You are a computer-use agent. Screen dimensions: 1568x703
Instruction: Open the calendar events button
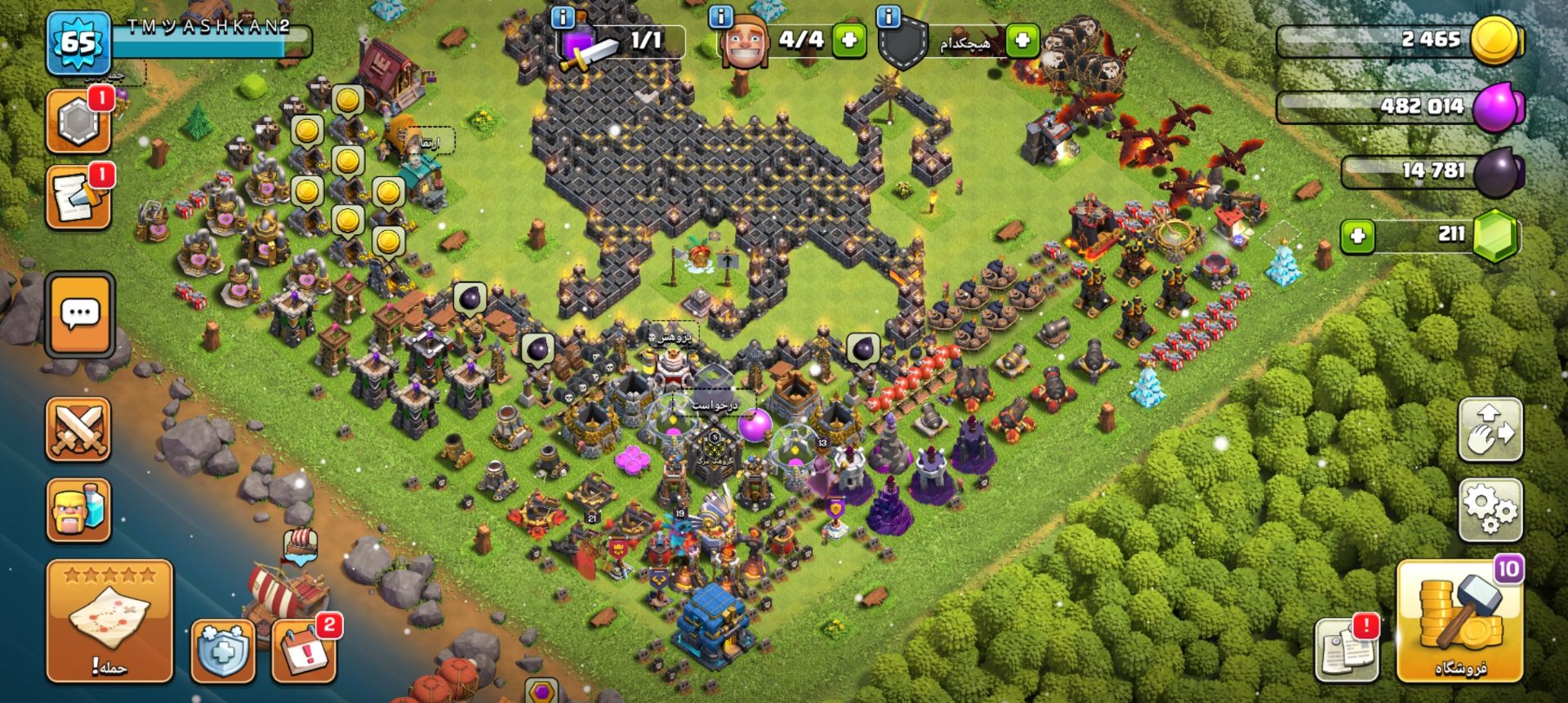(305, 651)
